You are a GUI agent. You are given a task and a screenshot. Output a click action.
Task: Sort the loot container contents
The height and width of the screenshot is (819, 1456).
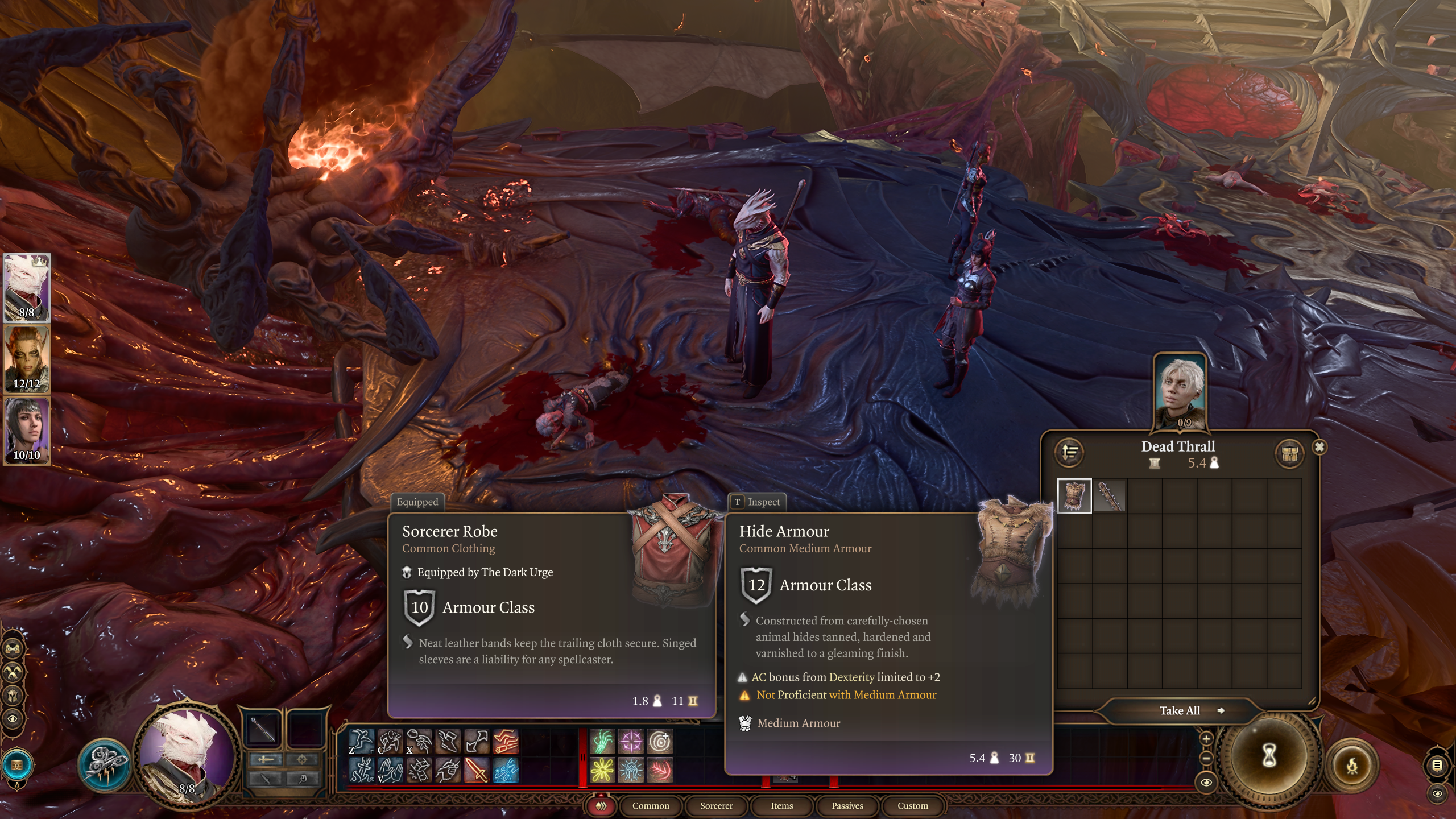point(1070,453)
